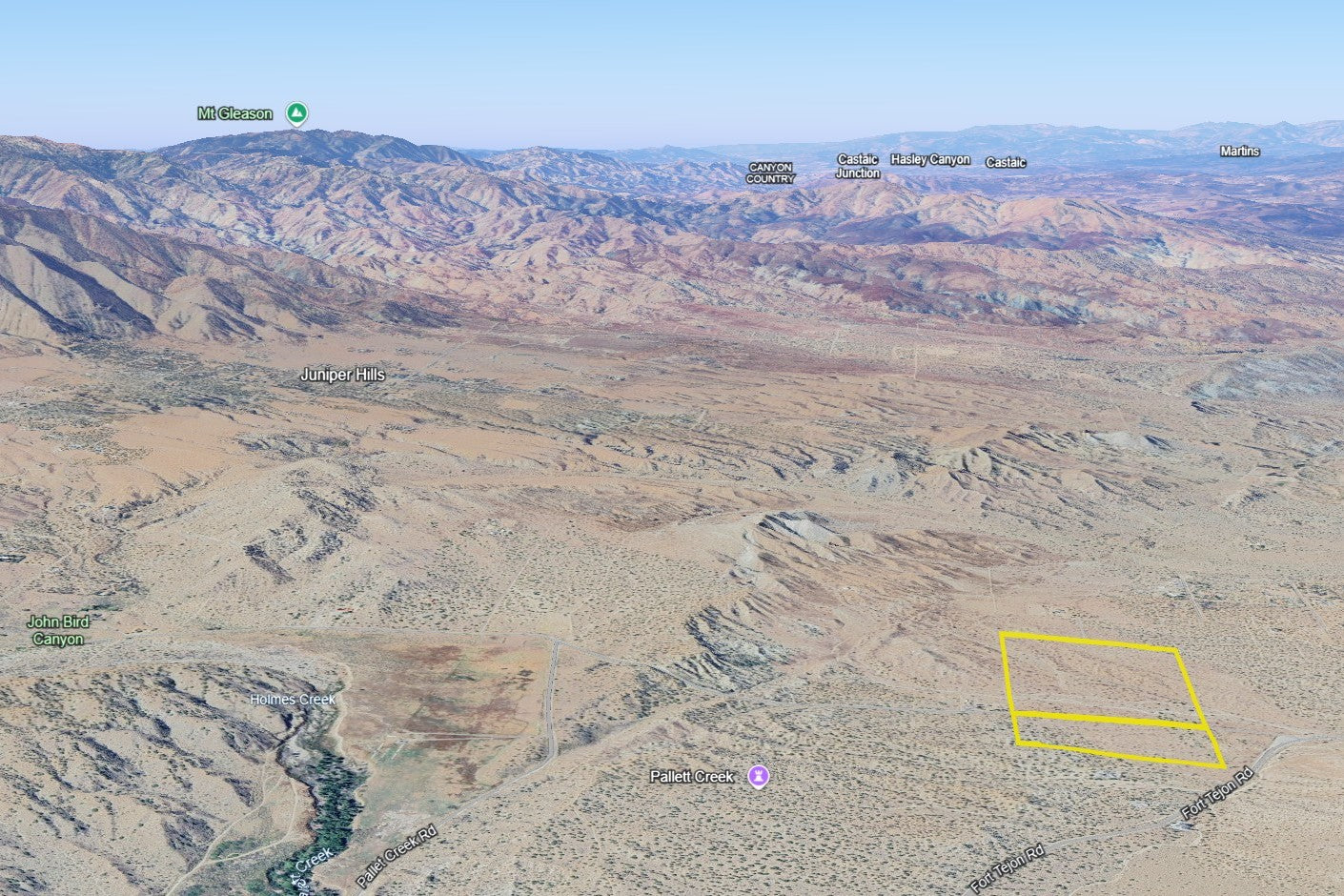The height and width of the screenshot is (896, 1344).
Task: Click the Castaic Junction map label
Action: [x=857, y=166]
